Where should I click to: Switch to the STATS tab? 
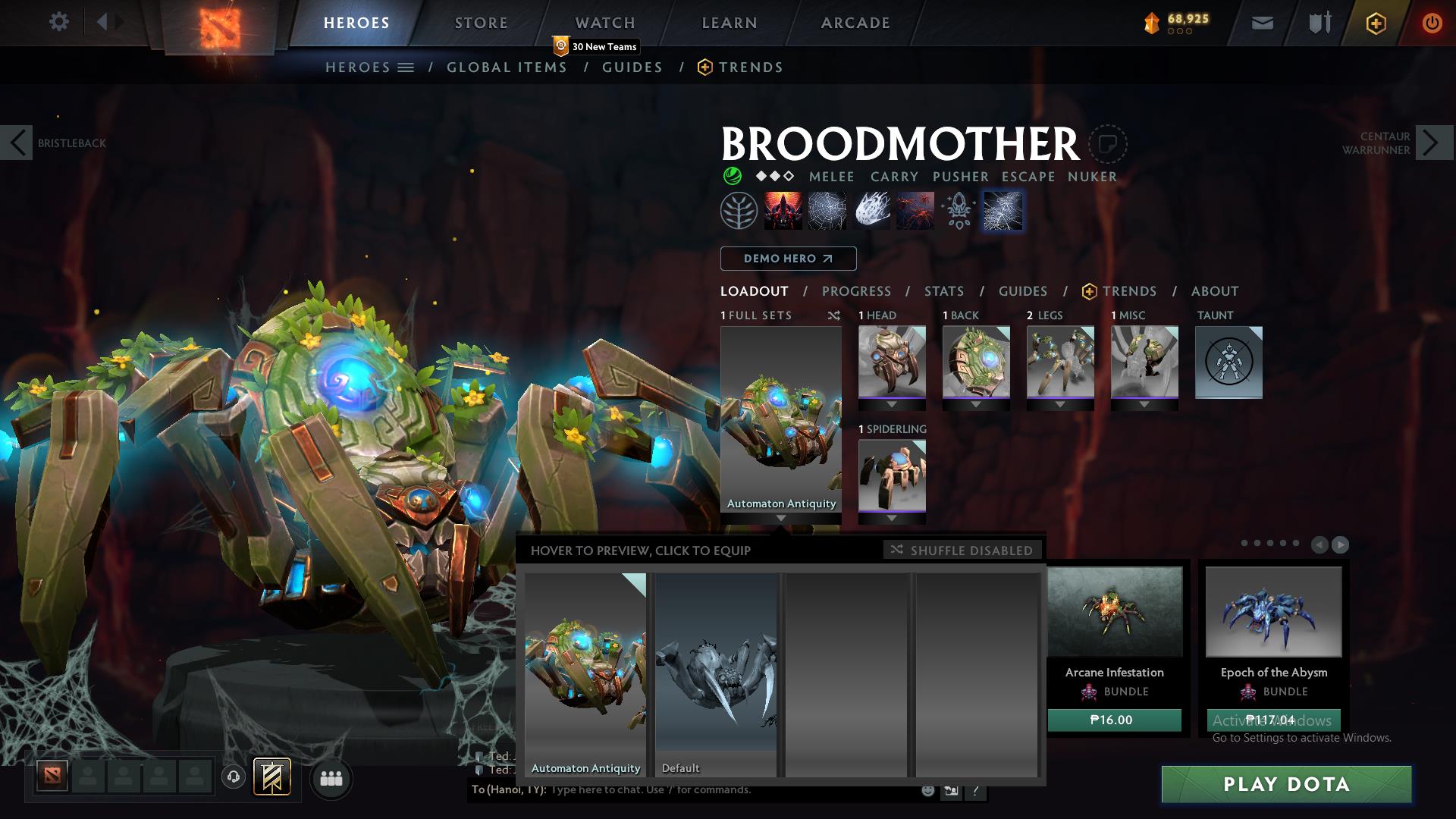943,291
